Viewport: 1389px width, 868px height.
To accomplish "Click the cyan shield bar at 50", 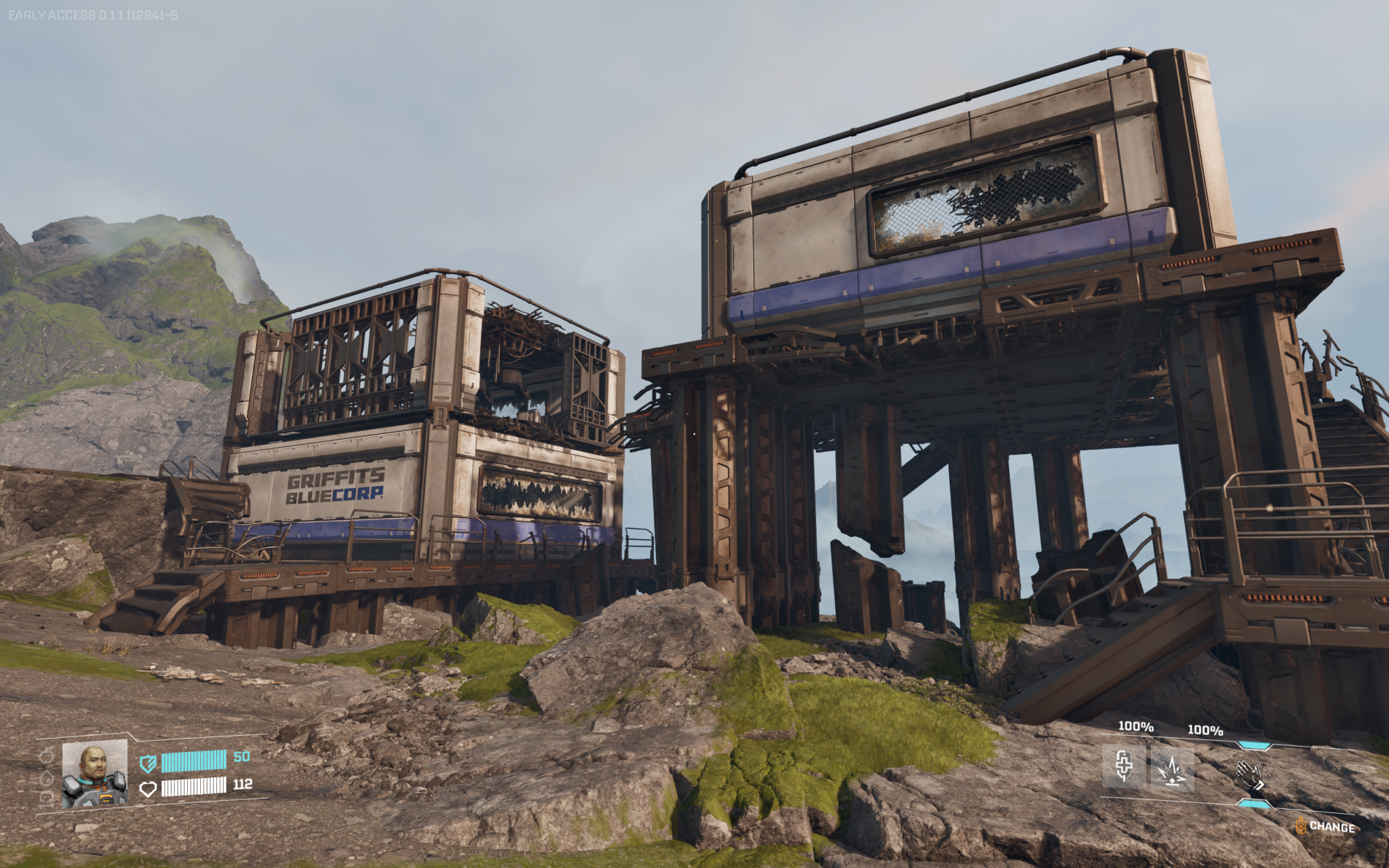I will pos(193,762).
